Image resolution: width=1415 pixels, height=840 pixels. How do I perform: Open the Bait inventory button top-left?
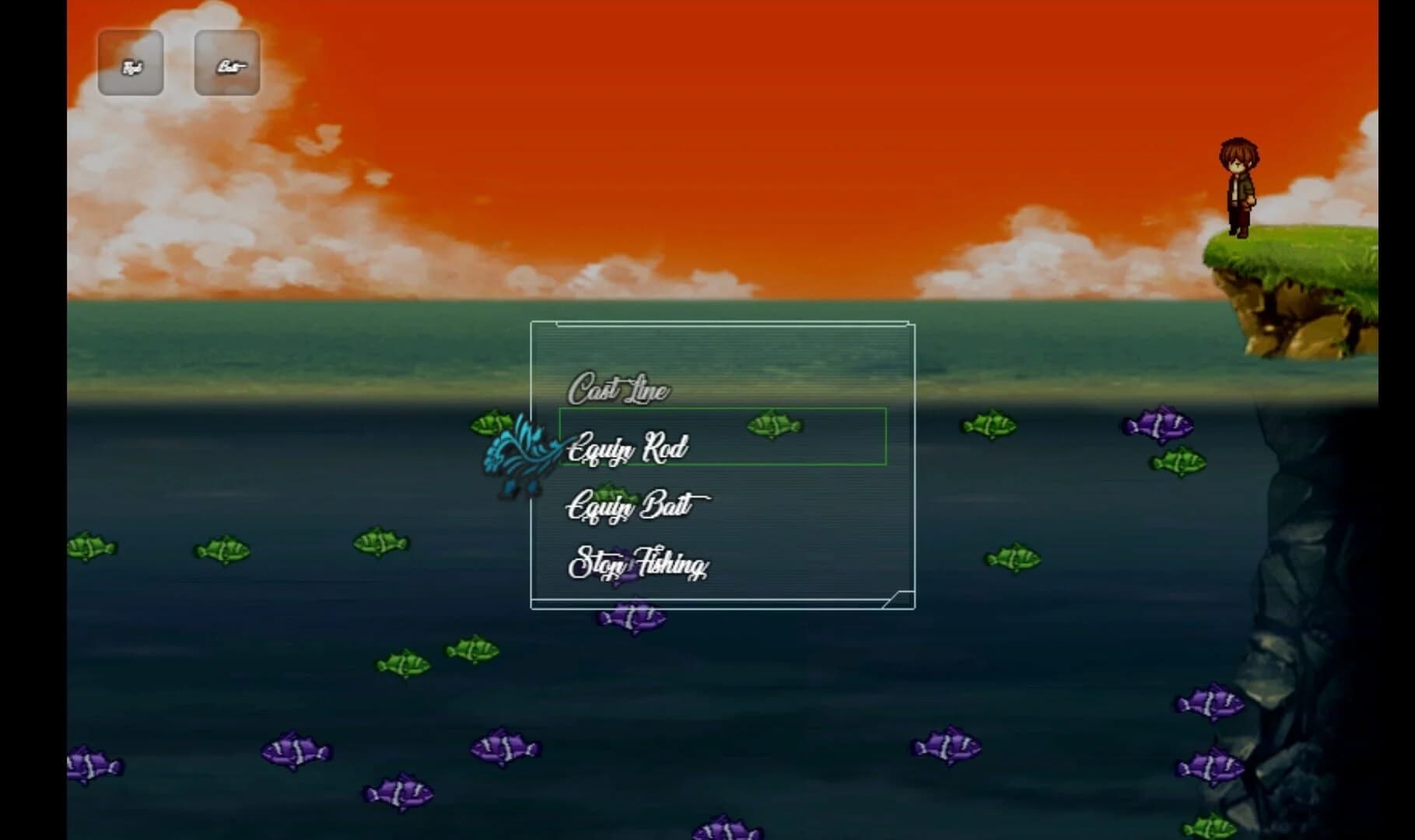coord(228,65)
